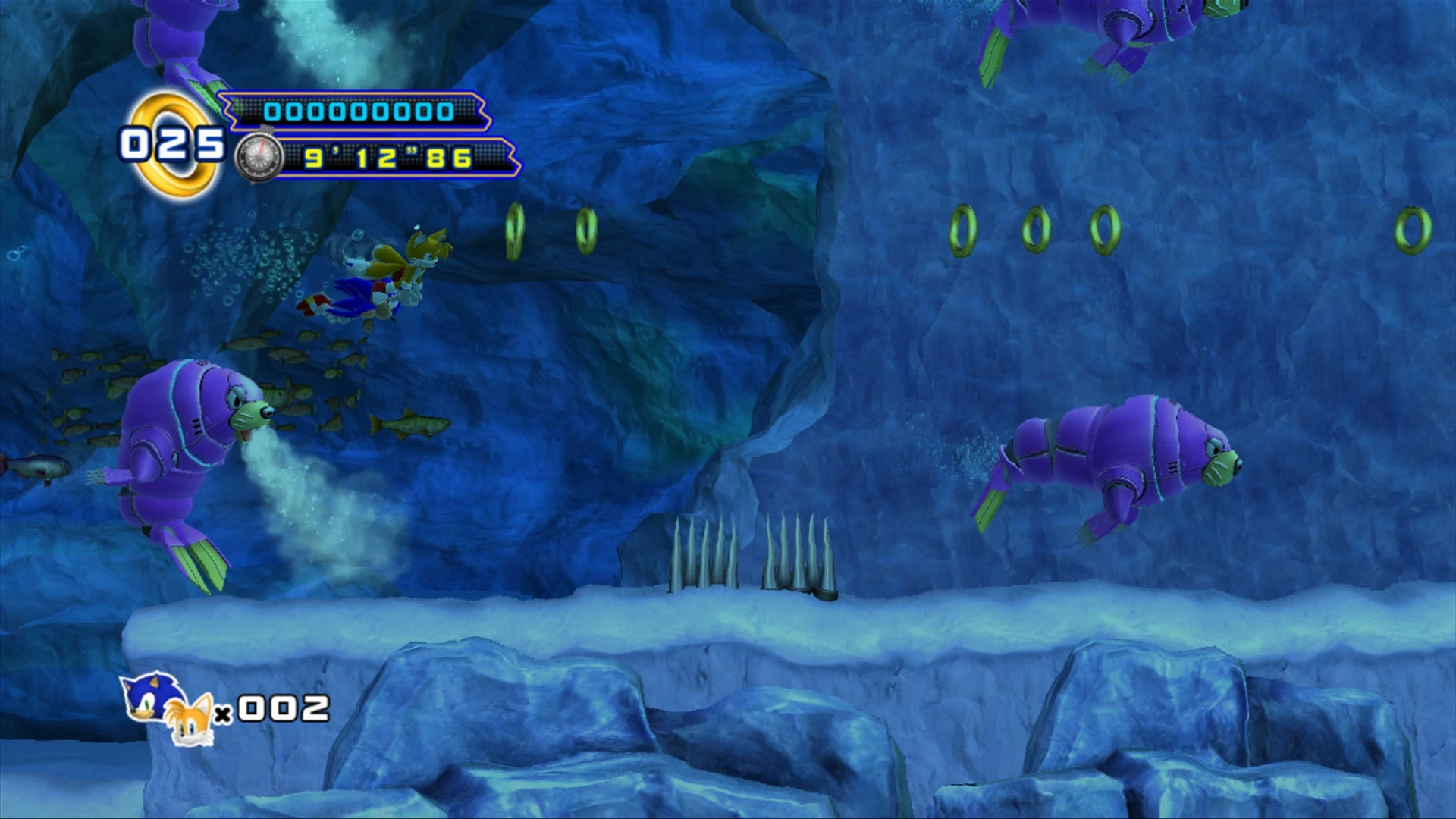Select the Sonic and Tails lives icon

click(x=167, y=709)
